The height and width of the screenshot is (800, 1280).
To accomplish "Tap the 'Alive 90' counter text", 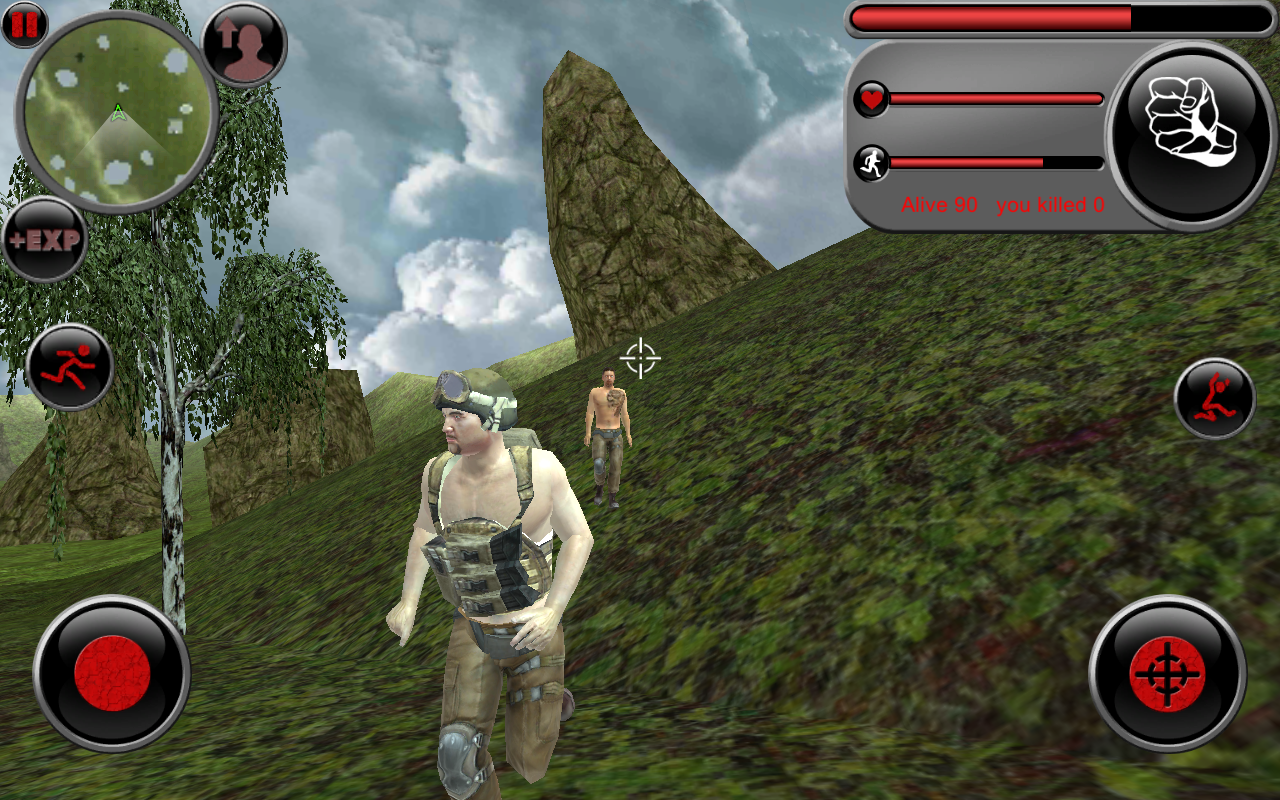I will [938, 205].
